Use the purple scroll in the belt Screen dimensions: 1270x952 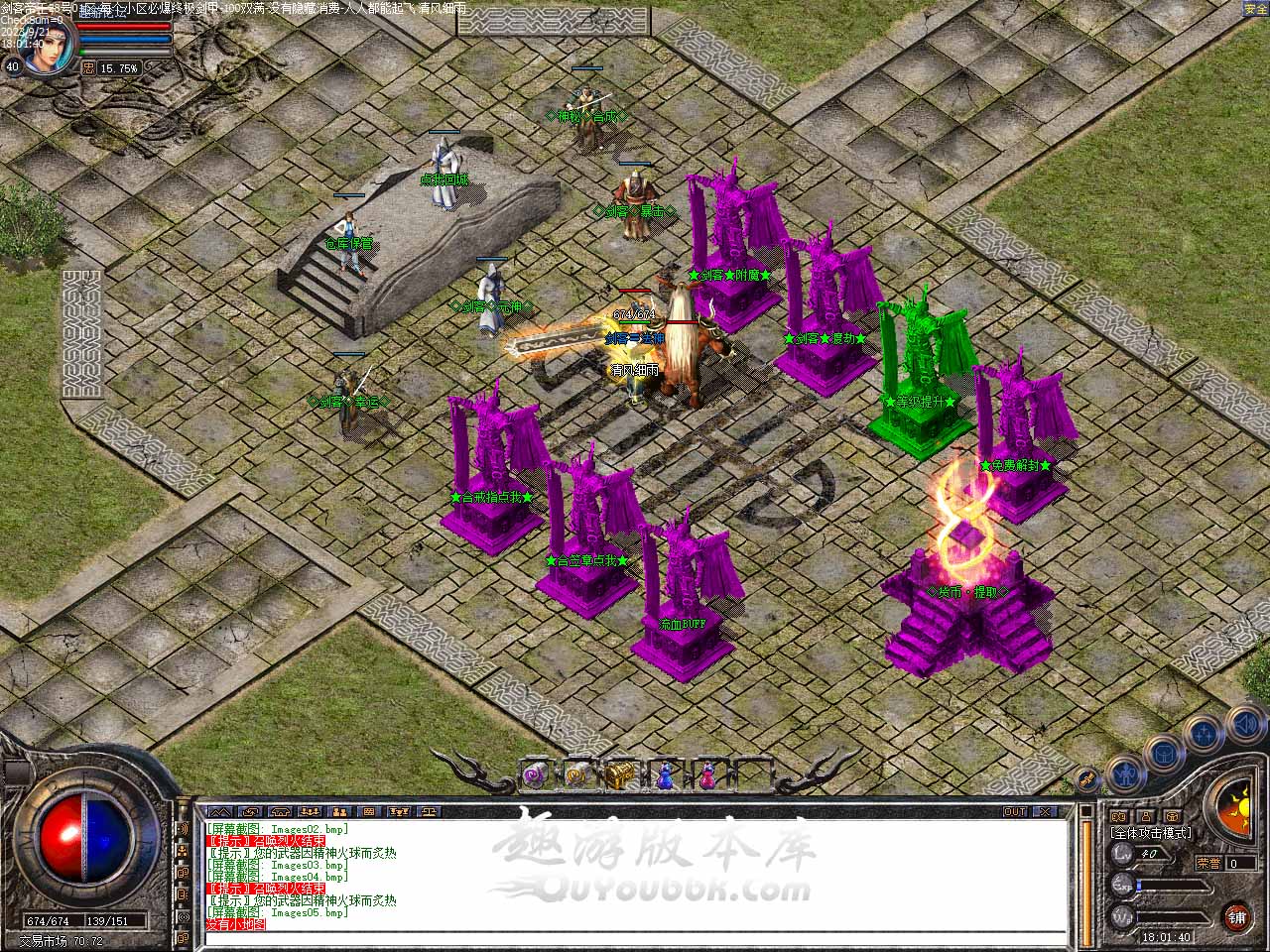click(x=538, y=773)
